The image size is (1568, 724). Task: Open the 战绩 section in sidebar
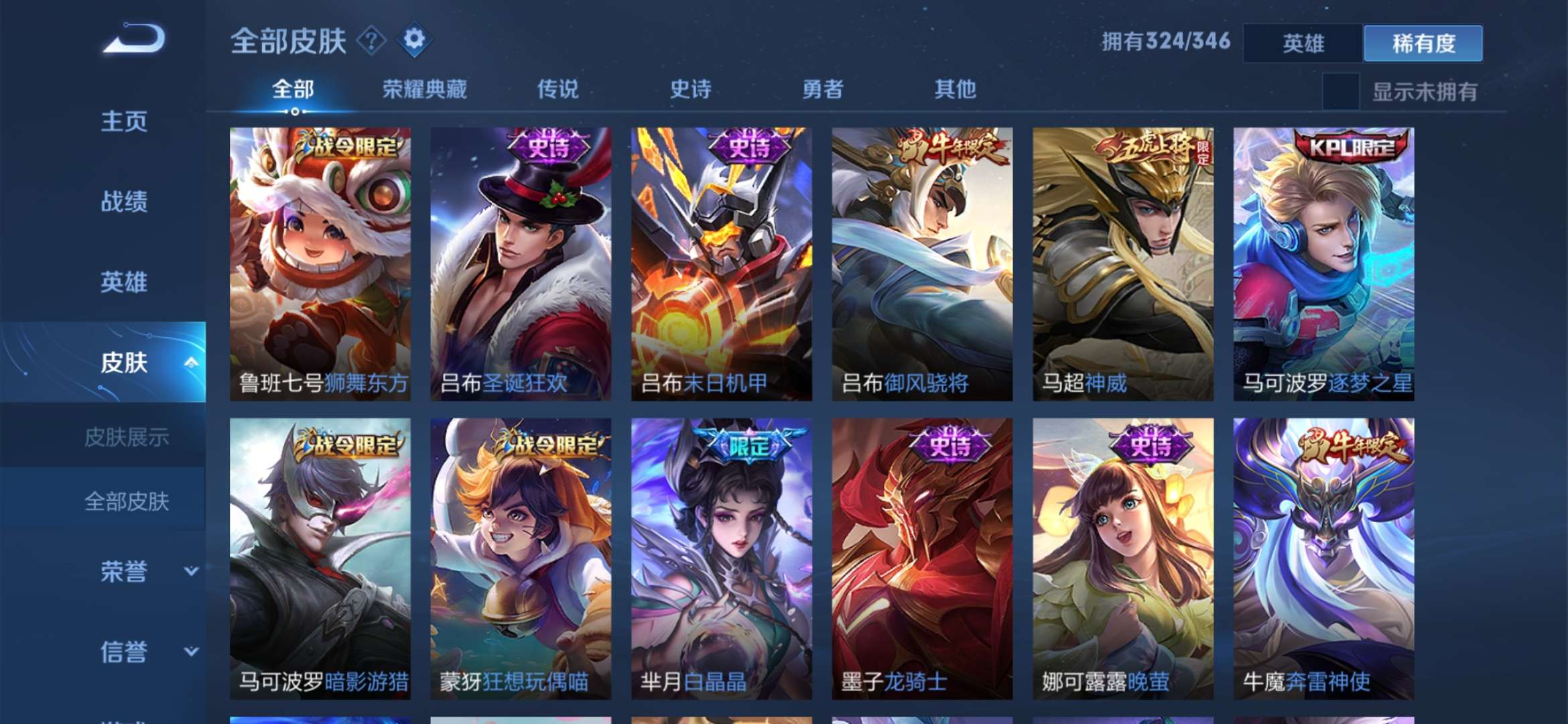click(125, 201)
